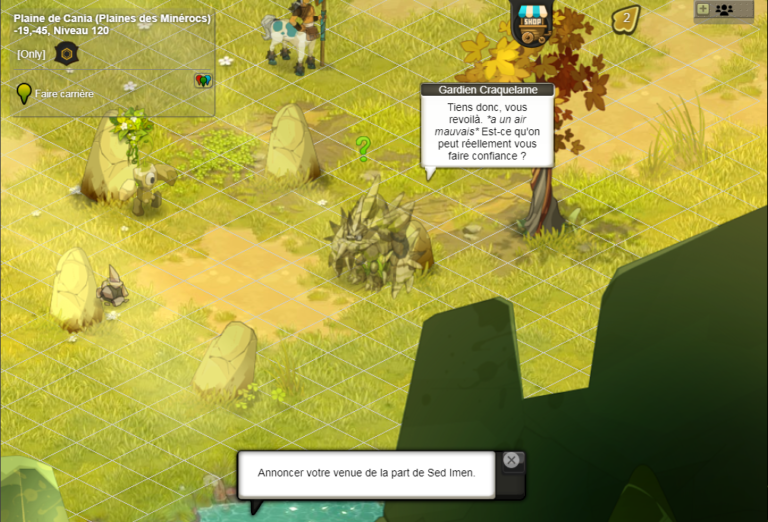Open the Shop cart icon
This screenshot has width=768, height=522.
coord(531,24)
